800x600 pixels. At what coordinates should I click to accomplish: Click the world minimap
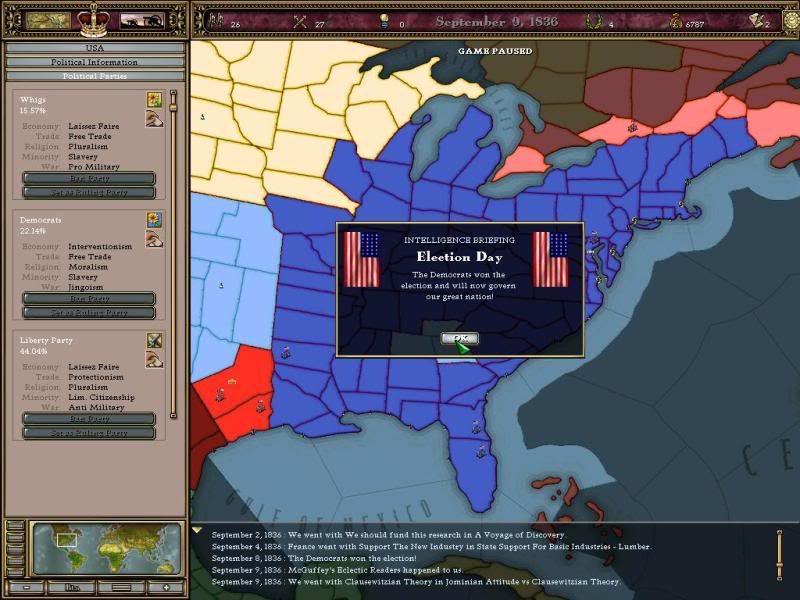pyautogui.click(x=107, y=548)
